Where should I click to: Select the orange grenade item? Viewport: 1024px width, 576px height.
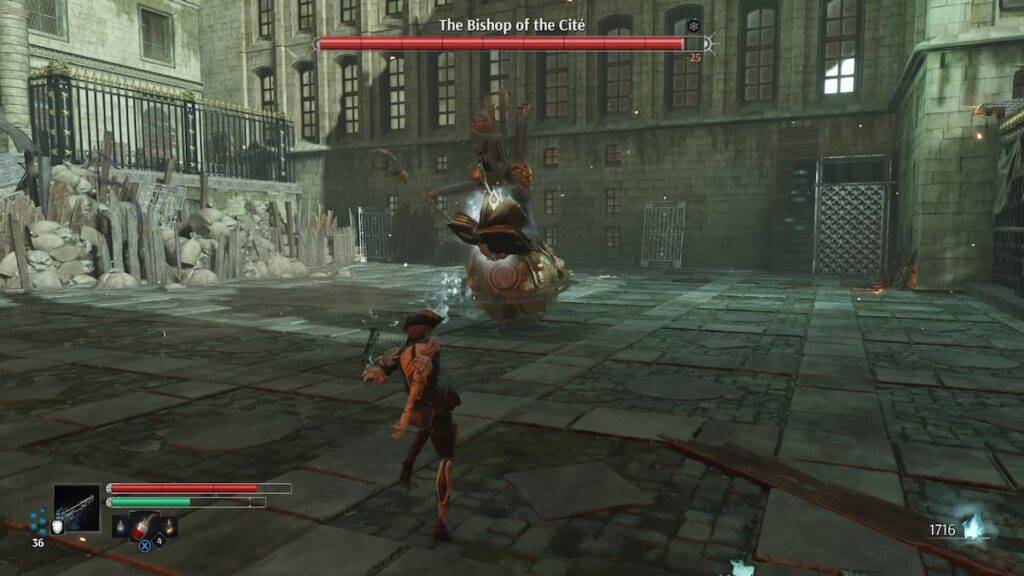pyautogui.click(x=169, y=526)
